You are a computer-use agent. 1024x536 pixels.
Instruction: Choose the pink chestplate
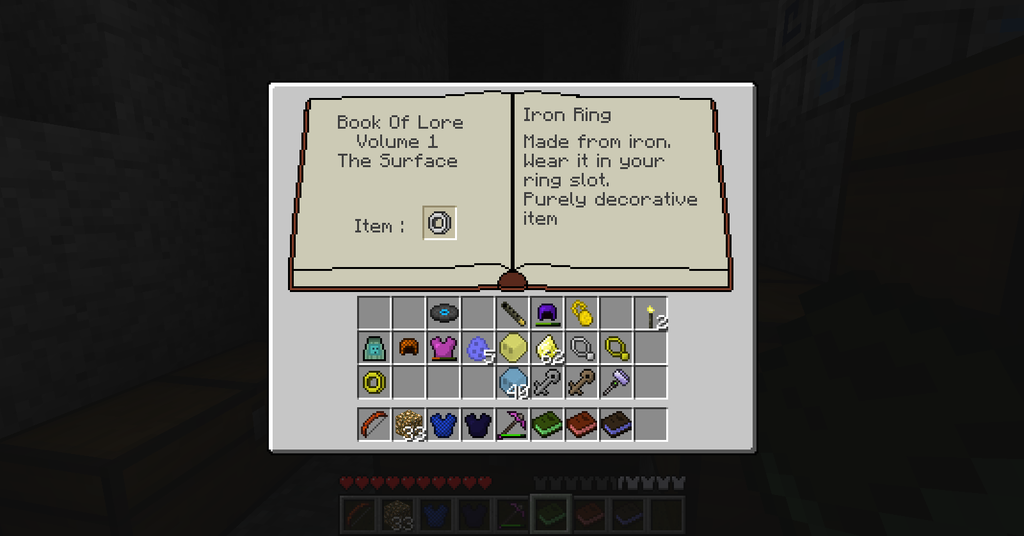(x=443, y=348)
